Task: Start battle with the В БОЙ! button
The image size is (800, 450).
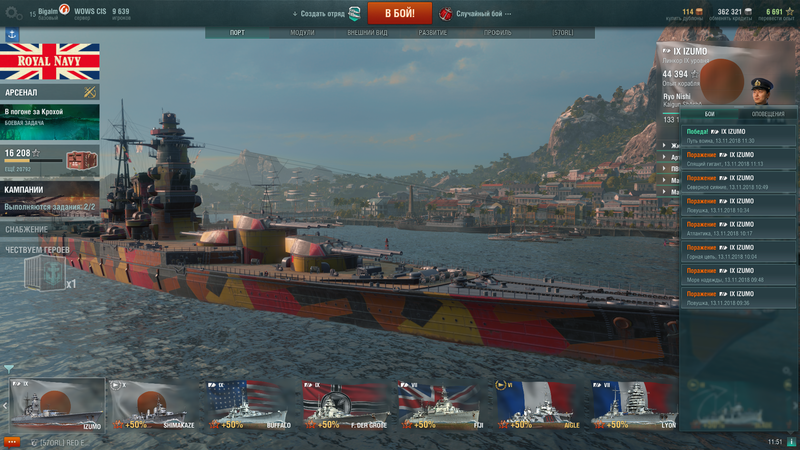Action: tap(399, 13)
